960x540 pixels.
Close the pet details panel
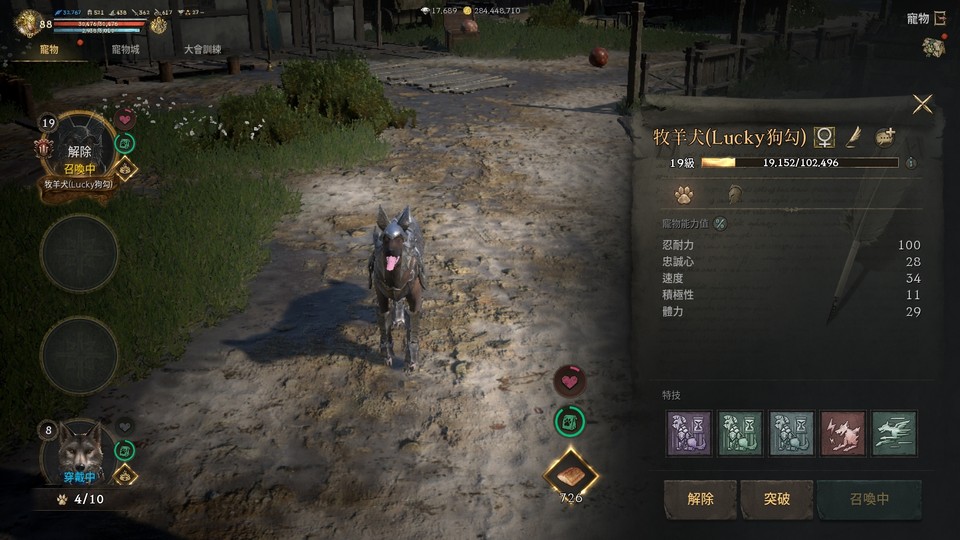coord(922,104)
